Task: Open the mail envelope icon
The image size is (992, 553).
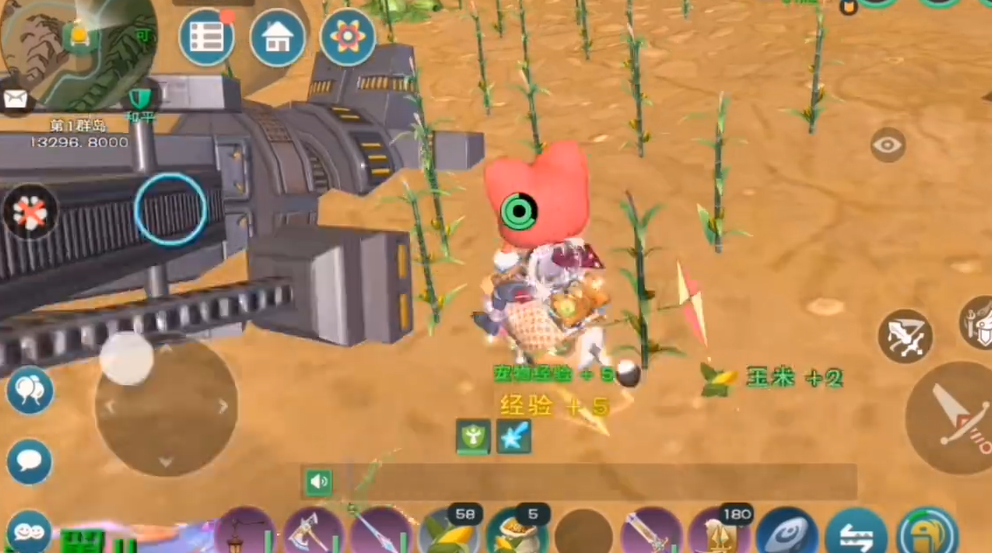Action: coord(16,98)
